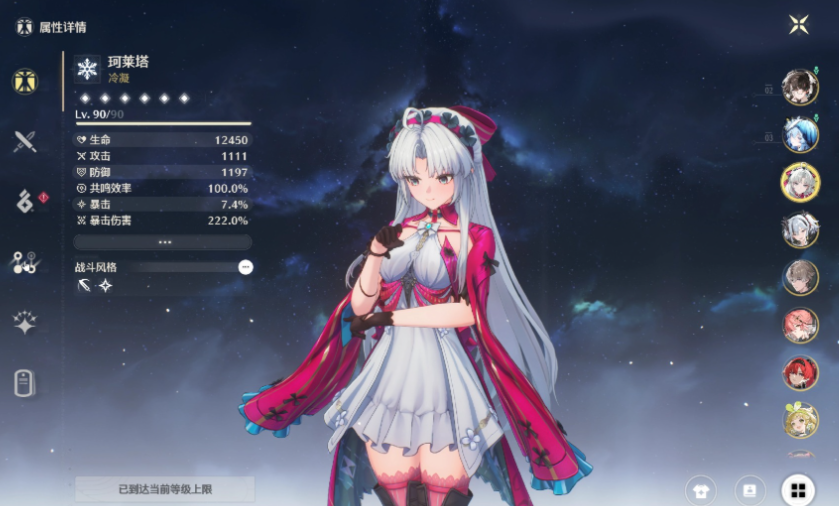Screen dimensions: 839x506
Task: Open the character profile card tab
Action: click(x=25, y=383)
